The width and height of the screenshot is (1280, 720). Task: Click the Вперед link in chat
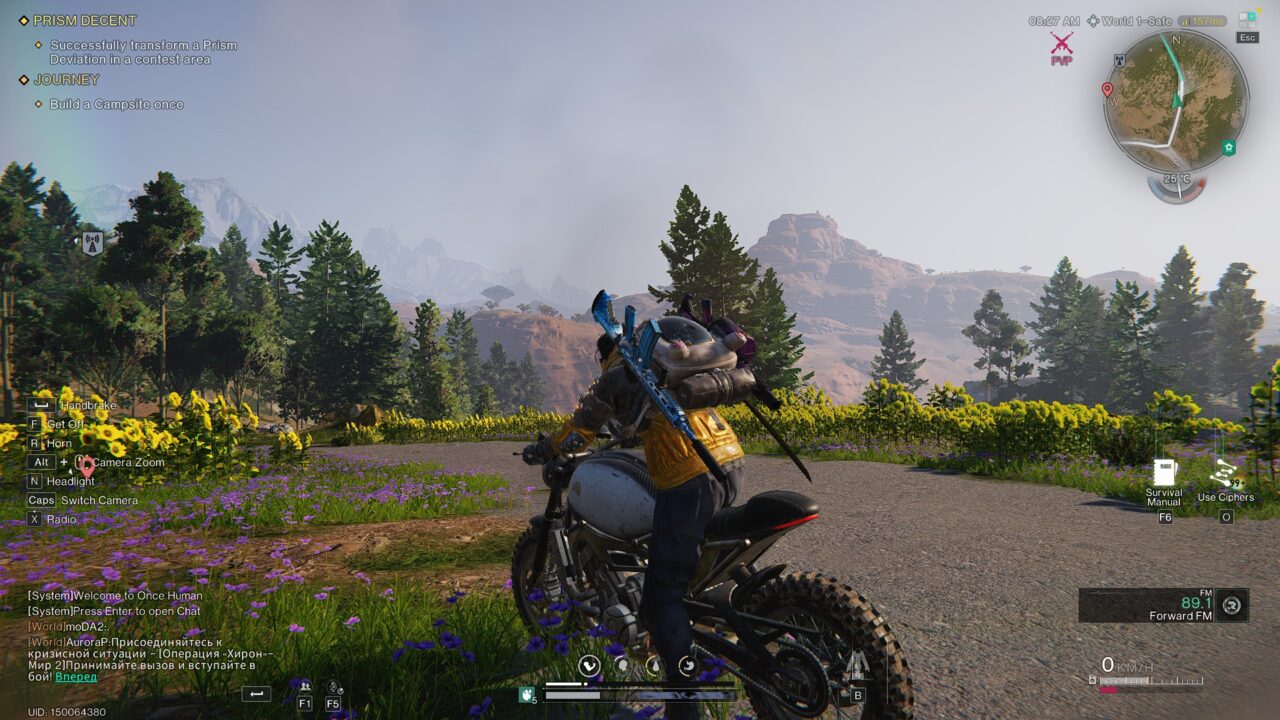coord(76,677)
